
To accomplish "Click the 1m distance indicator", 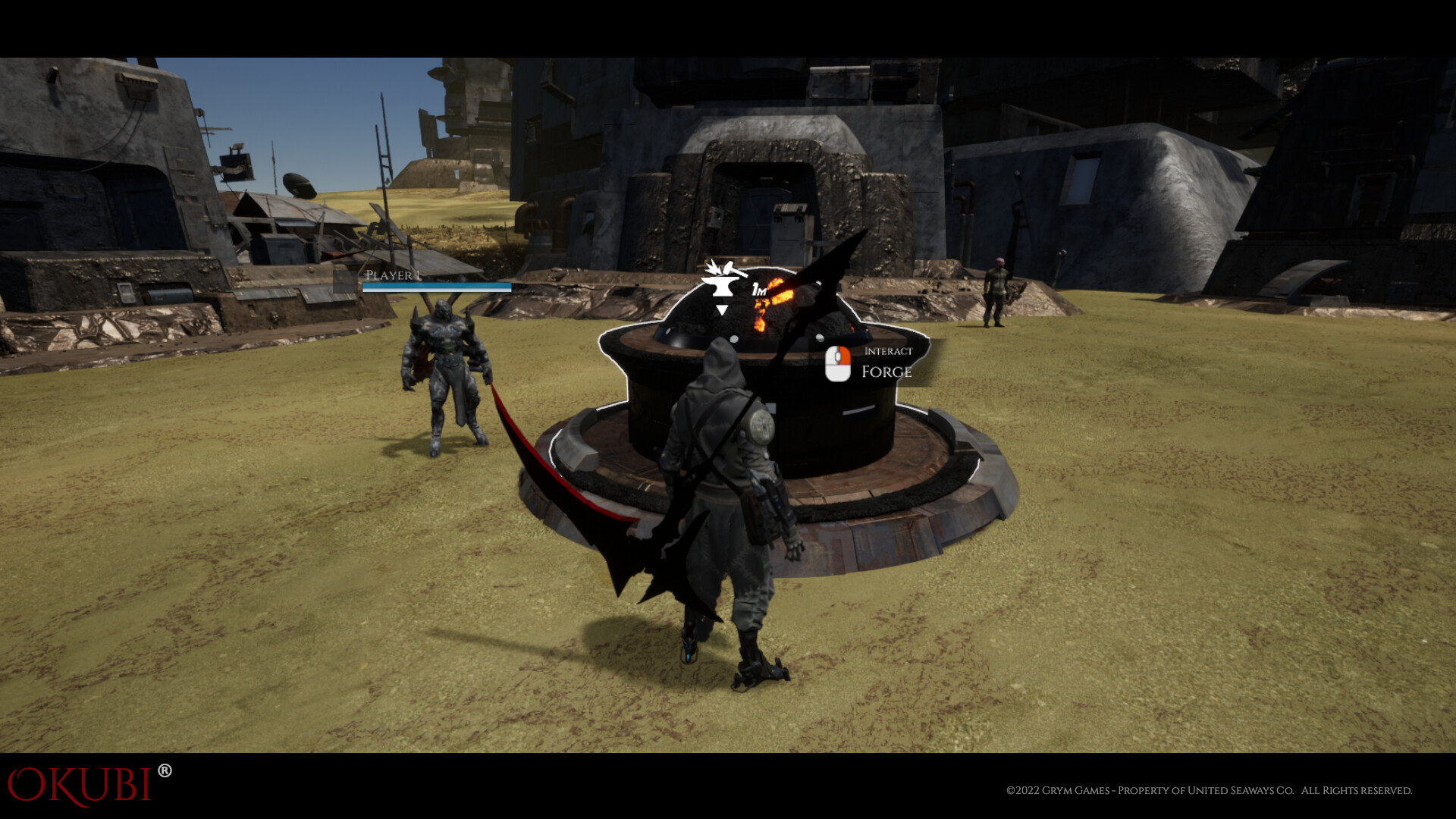I will [758, 290].
